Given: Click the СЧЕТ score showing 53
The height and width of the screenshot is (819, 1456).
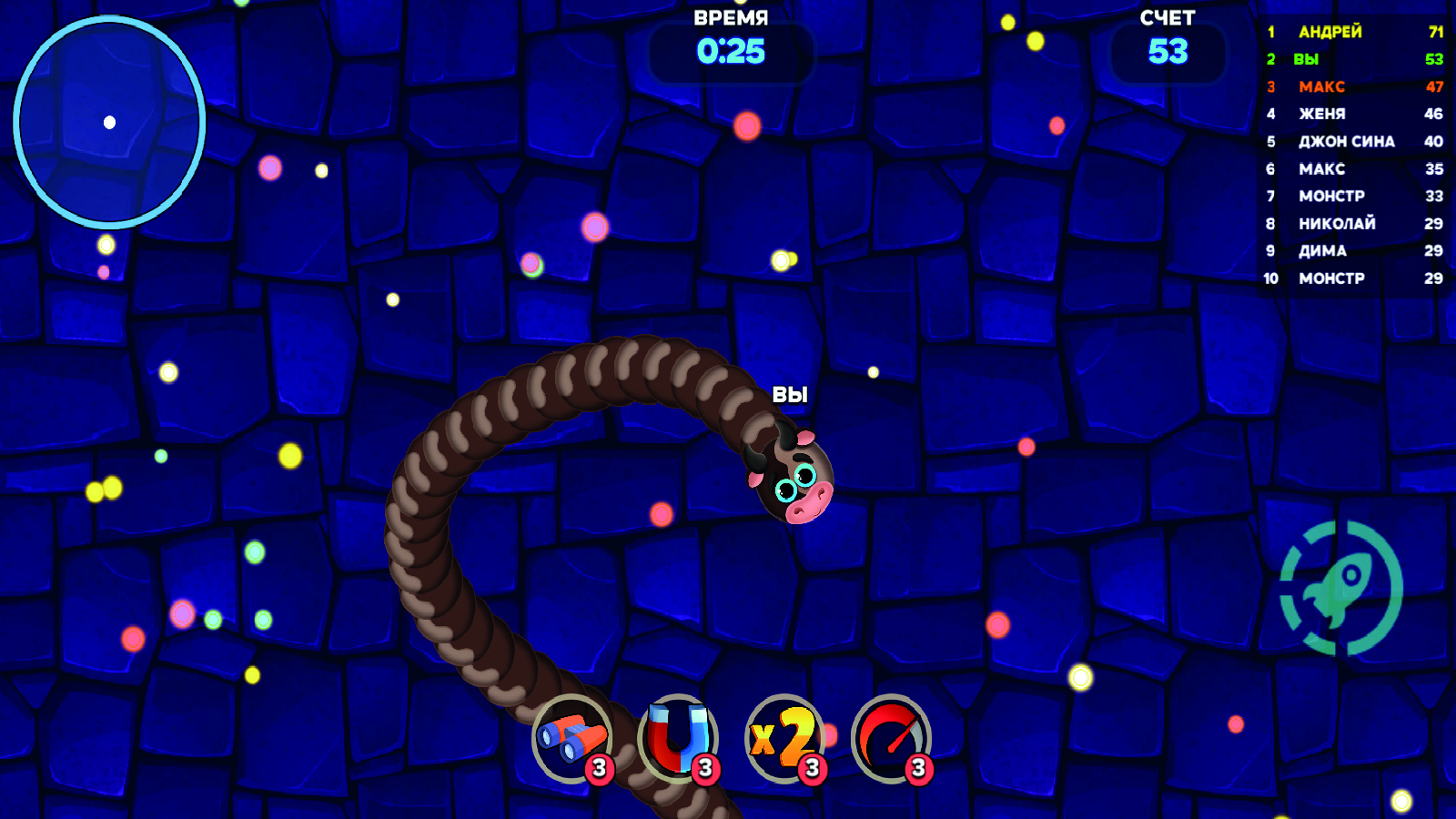Looking at the screenshot, I should point(1168,52).
